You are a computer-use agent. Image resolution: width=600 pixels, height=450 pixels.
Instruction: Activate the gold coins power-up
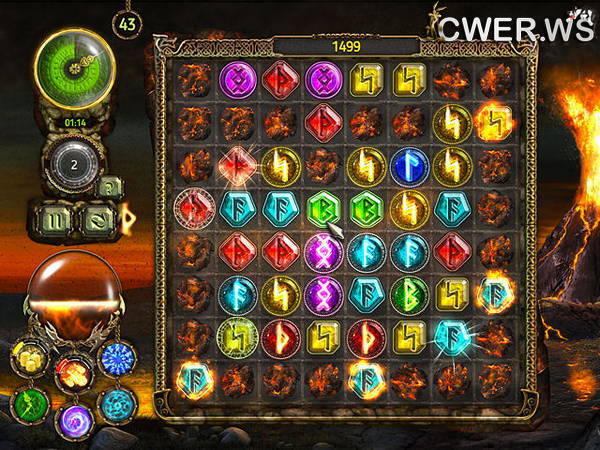[x=27, y=356]
